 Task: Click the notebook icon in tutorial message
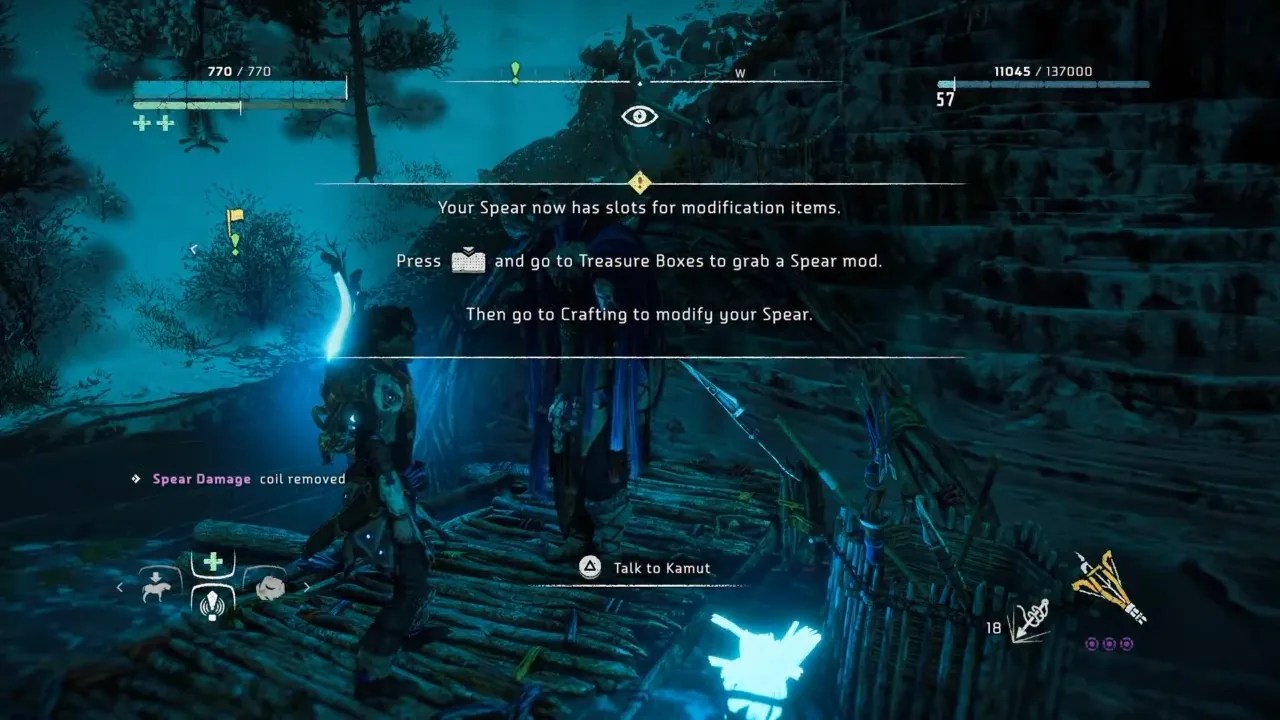[x=470, y=260]
